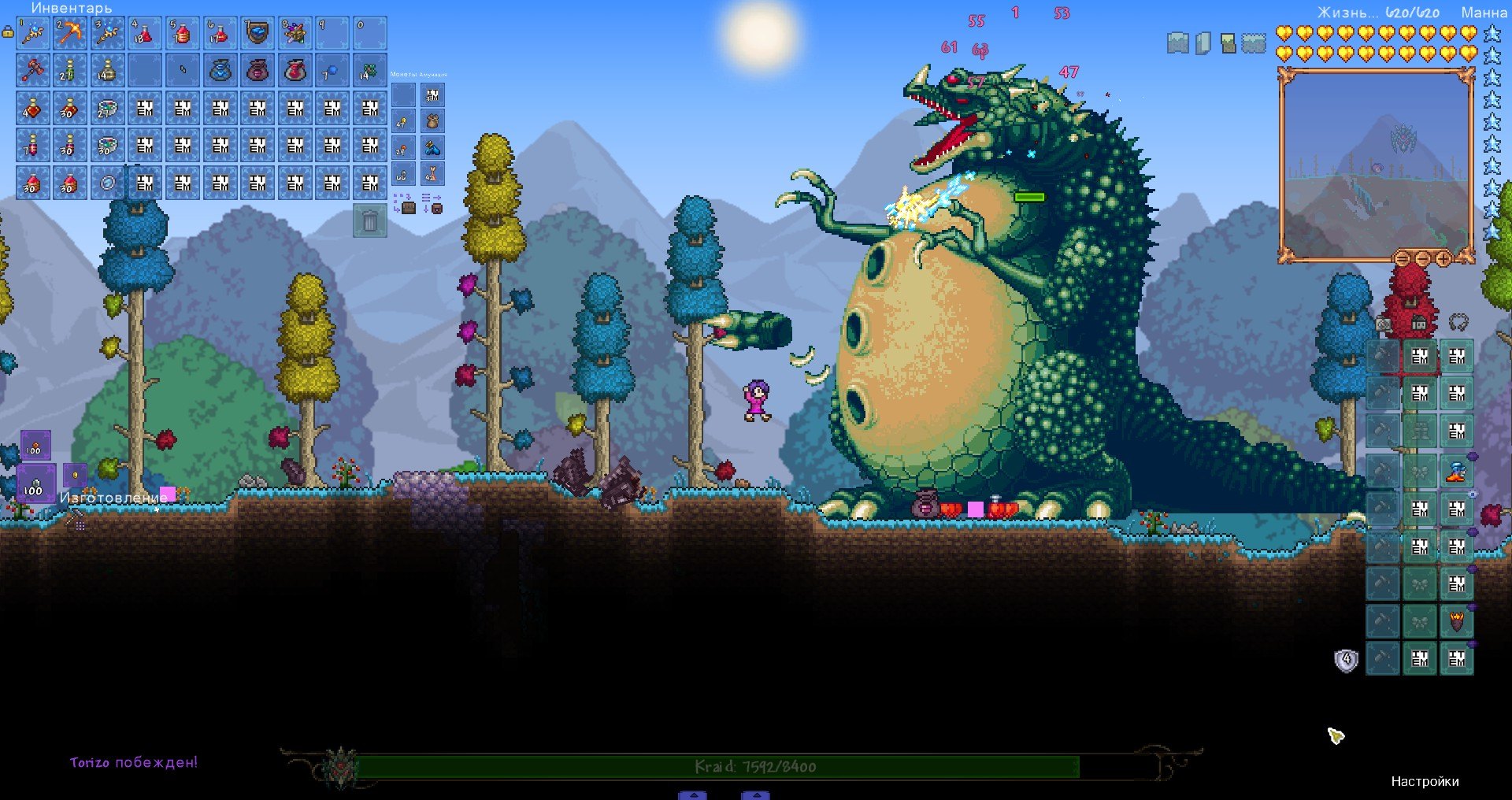The height and width of the screenshot is (800, 1512).
Task: Reset minimap zoom with equals button
Action: tap(1403, 258)
